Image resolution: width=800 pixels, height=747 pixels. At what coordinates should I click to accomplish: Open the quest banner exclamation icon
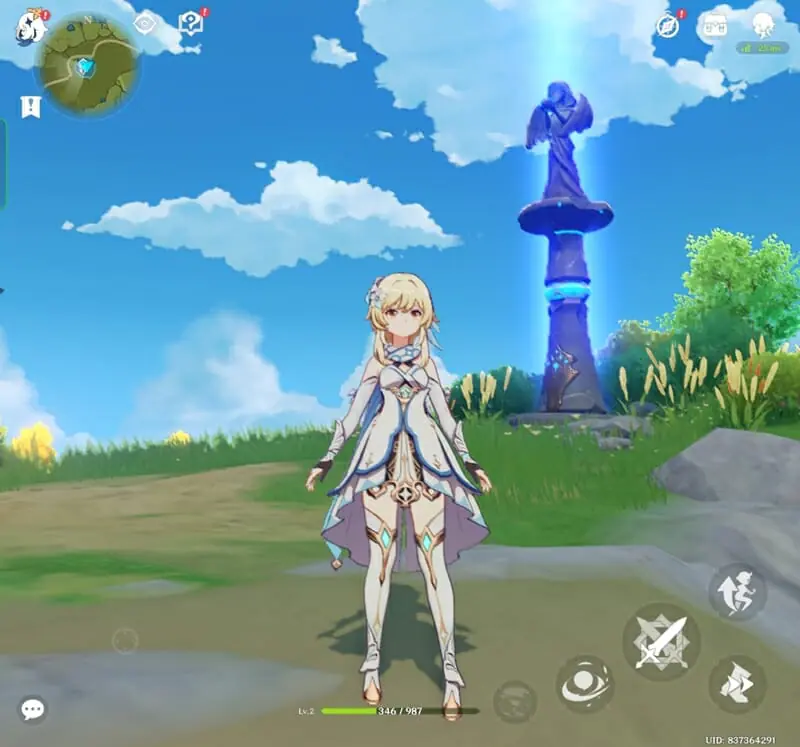point(30,106)
